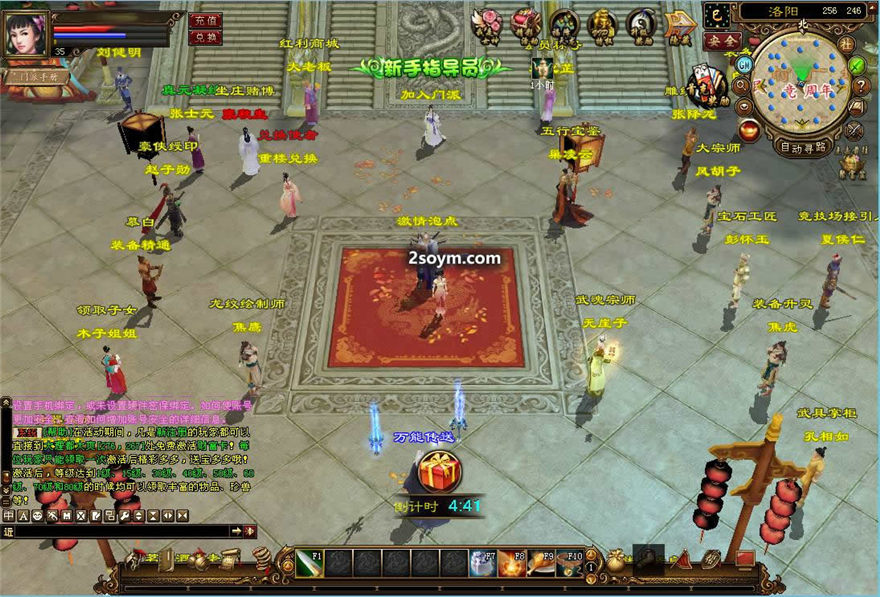This screenshot has width=880, height=597.
Task: Activate the F8 fire skill slot
Action: [511, 564]
